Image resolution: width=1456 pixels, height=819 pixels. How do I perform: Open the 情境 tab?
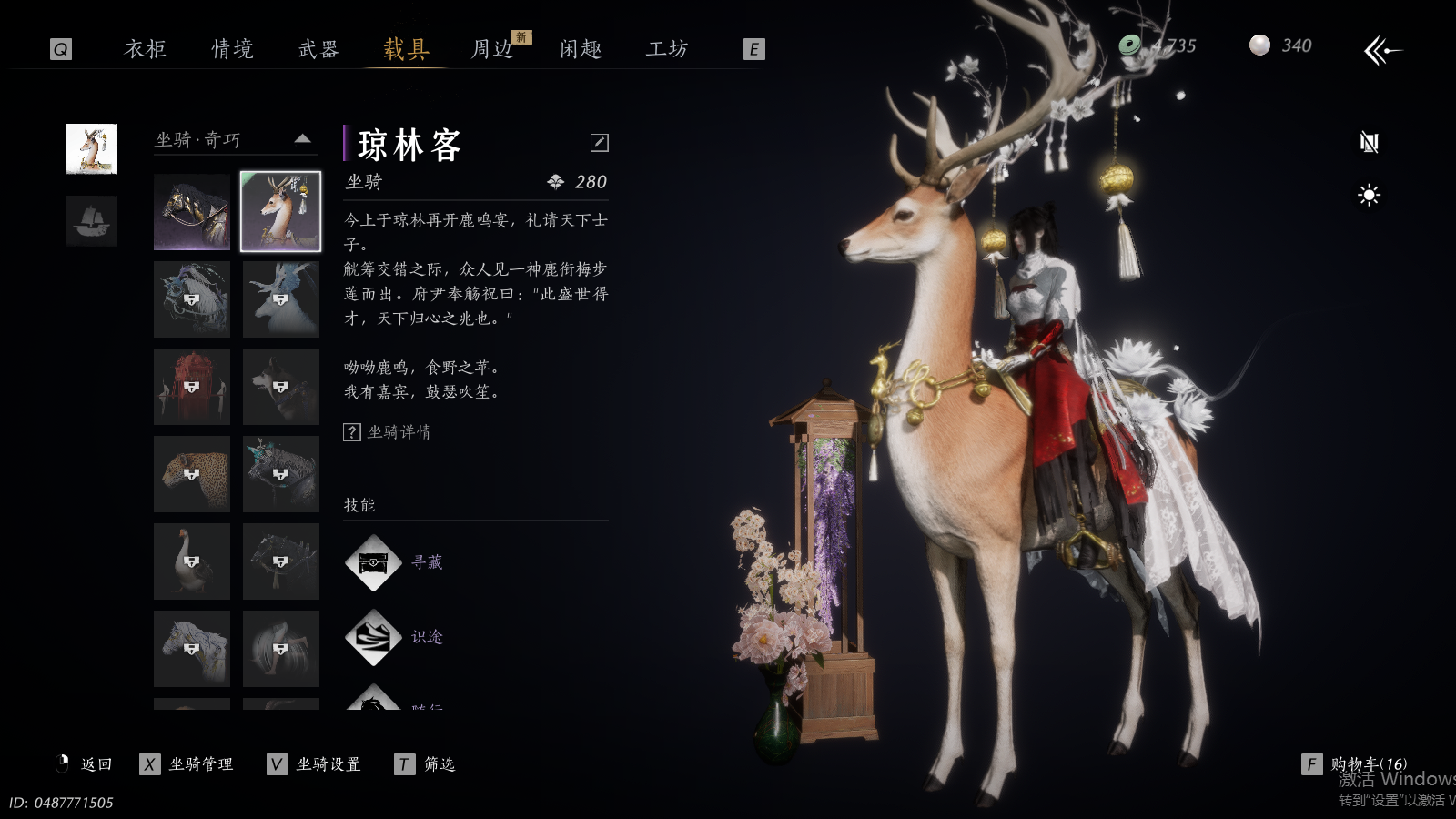232,48
